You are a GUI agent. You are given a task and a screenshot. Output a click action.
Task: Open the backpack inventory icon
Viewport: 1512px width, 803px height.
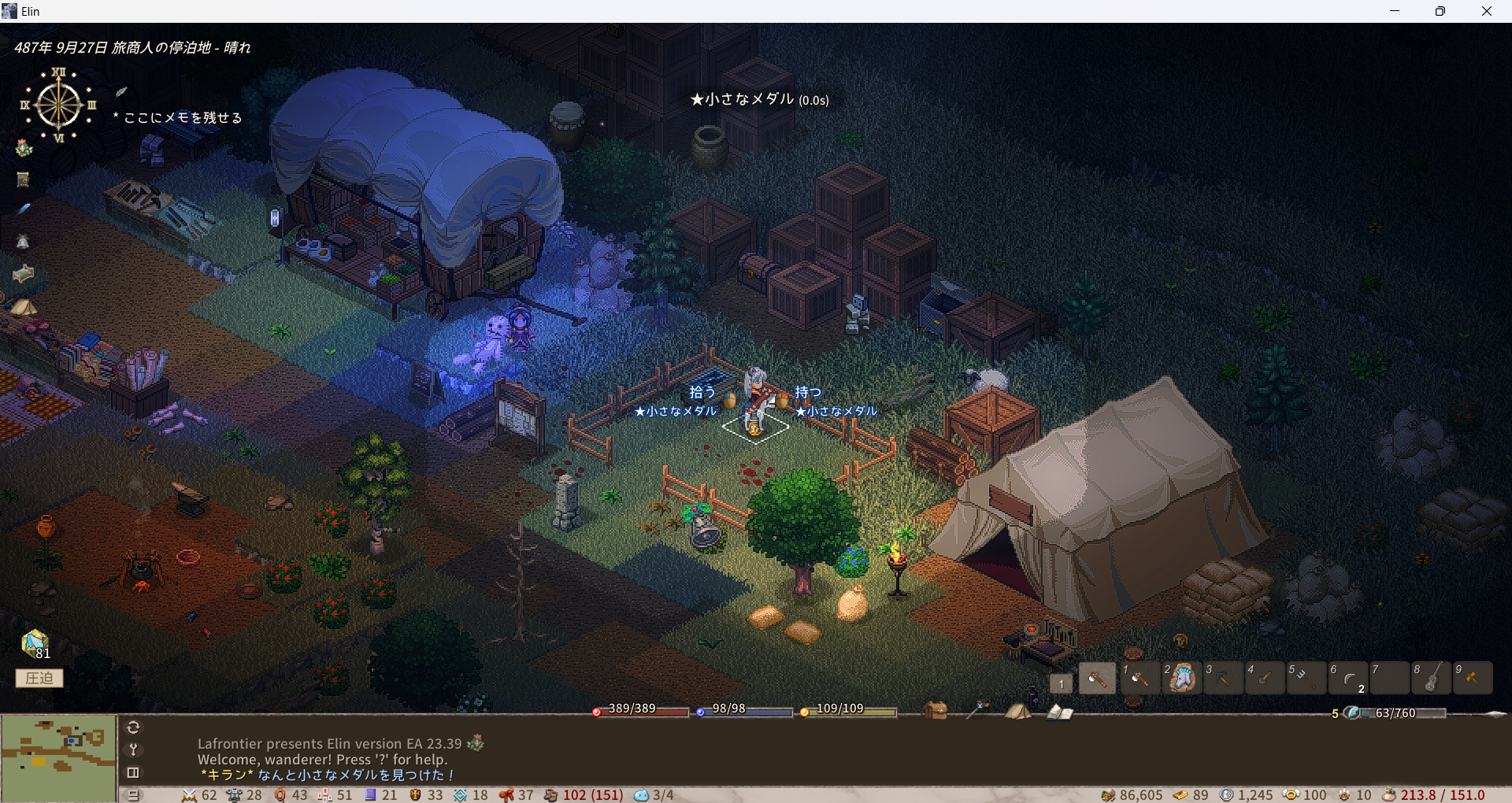pos(936,711)
